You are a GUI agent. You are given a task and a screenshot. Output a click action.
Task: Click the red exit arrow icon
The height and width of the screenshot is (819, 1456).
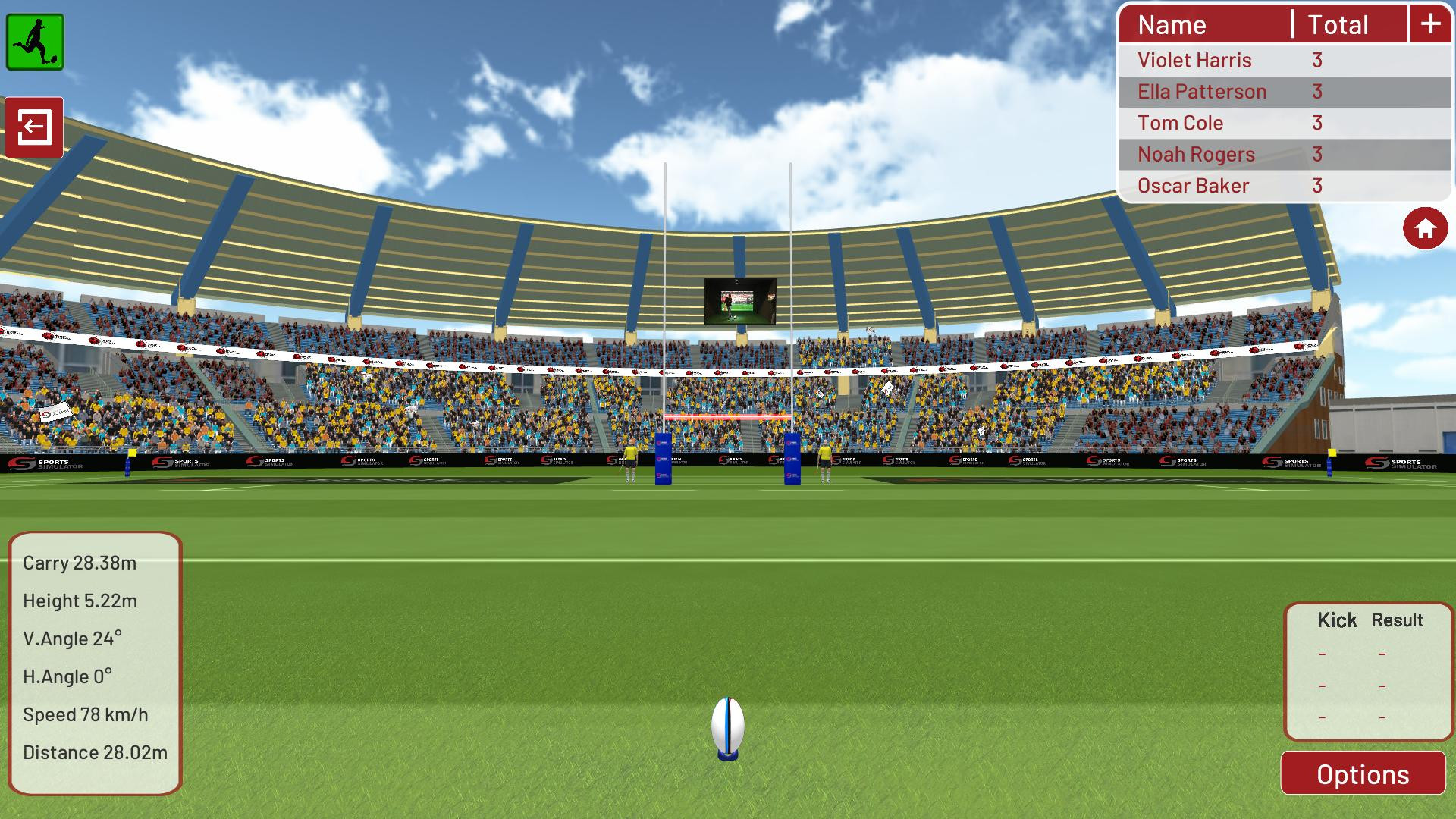click(36, 127)
